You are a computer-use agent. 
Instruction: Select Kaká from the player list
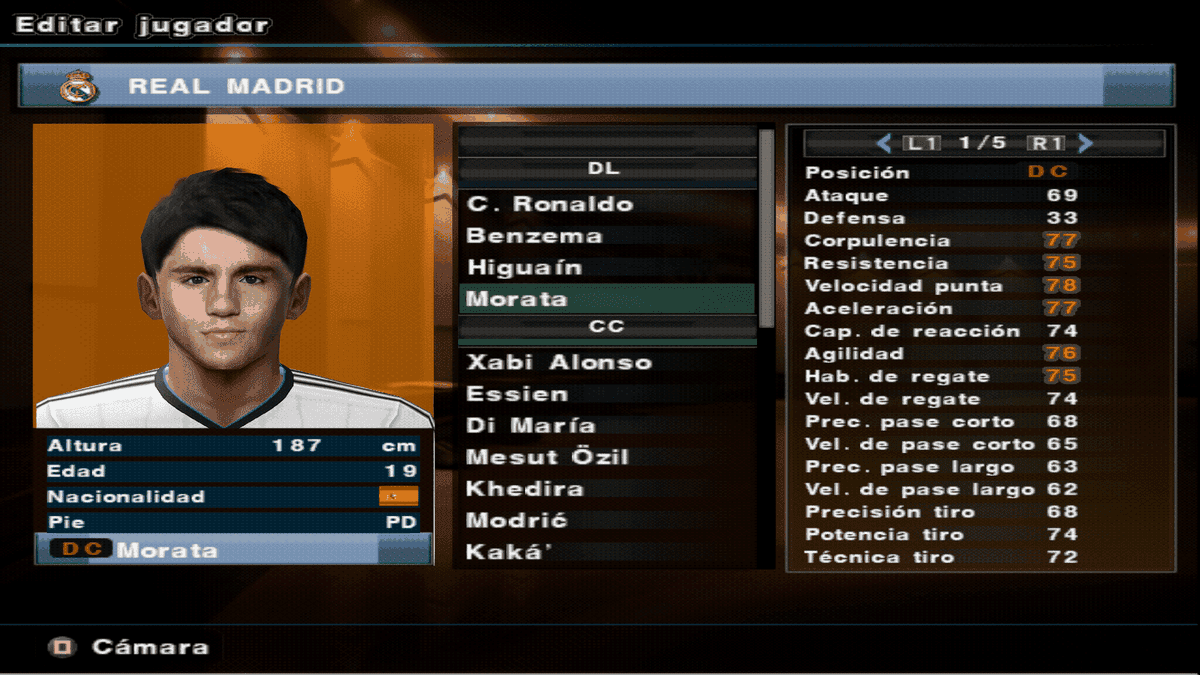(510, 552)
